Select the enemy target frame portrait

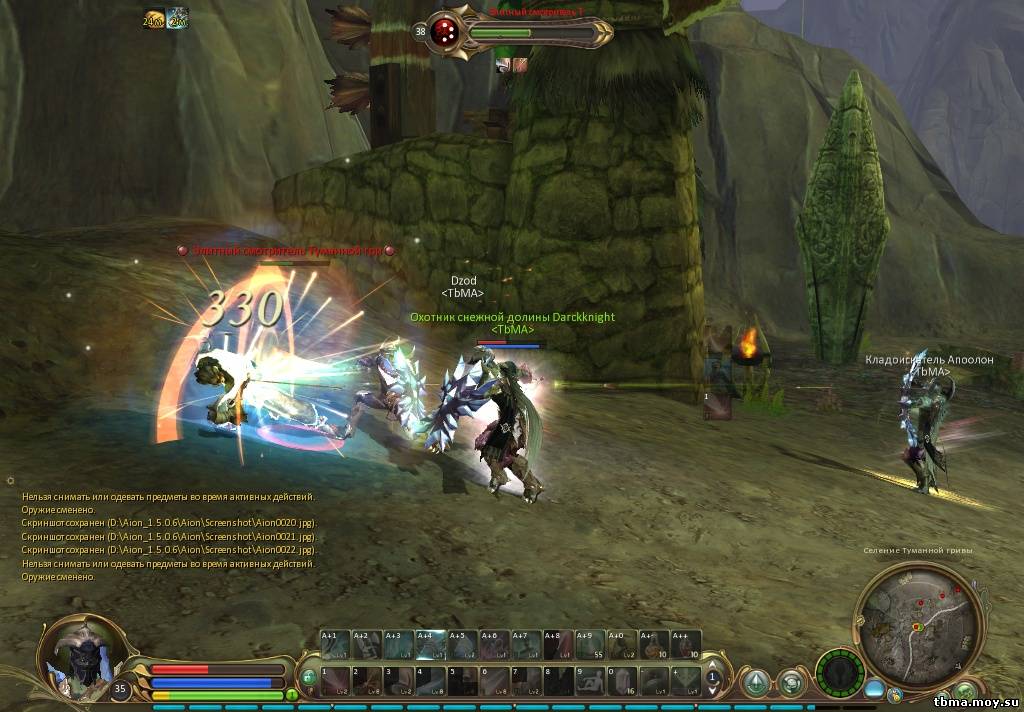point(445,30)
